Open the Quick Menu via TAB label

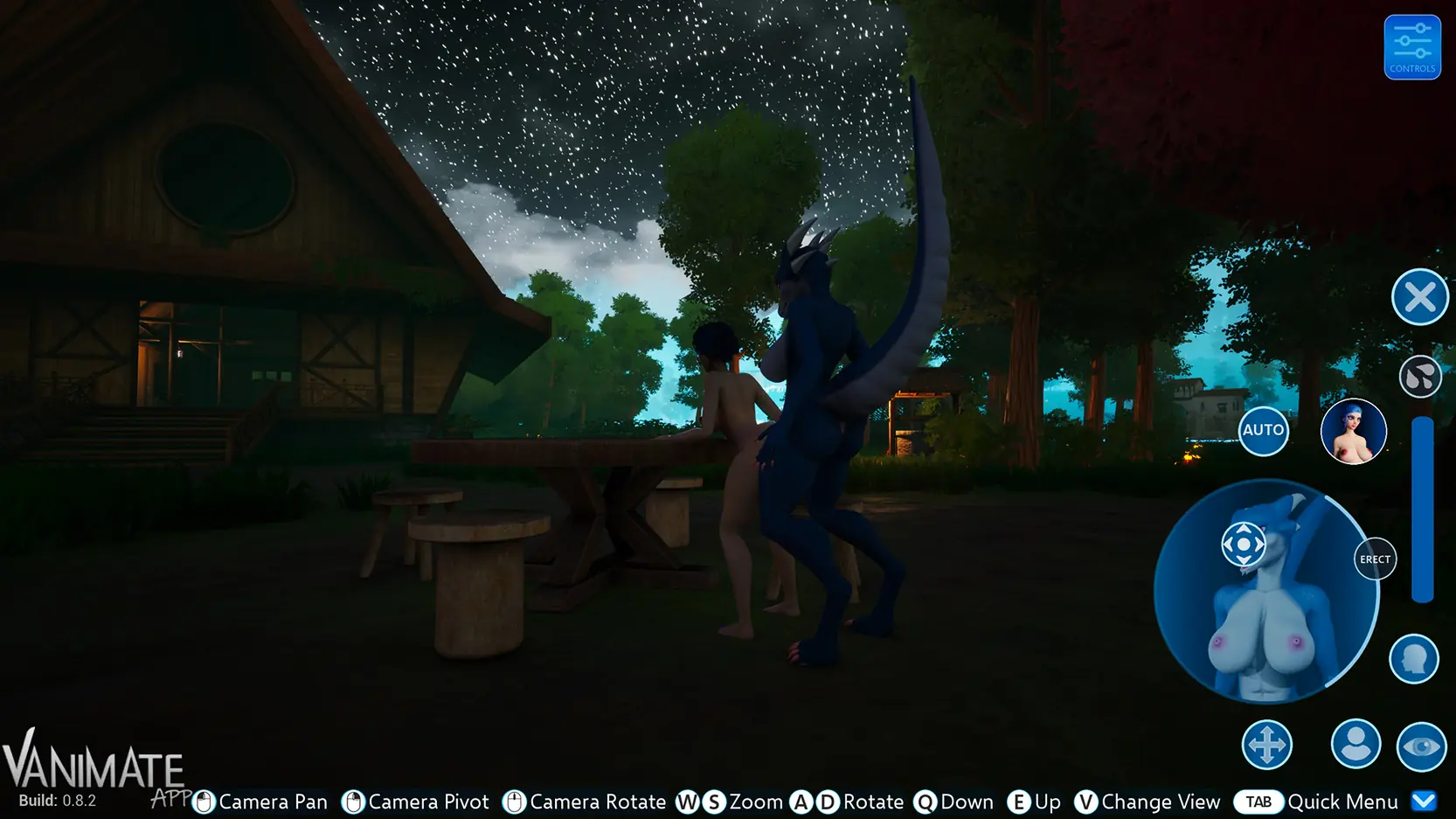(x=1257, y=801)
